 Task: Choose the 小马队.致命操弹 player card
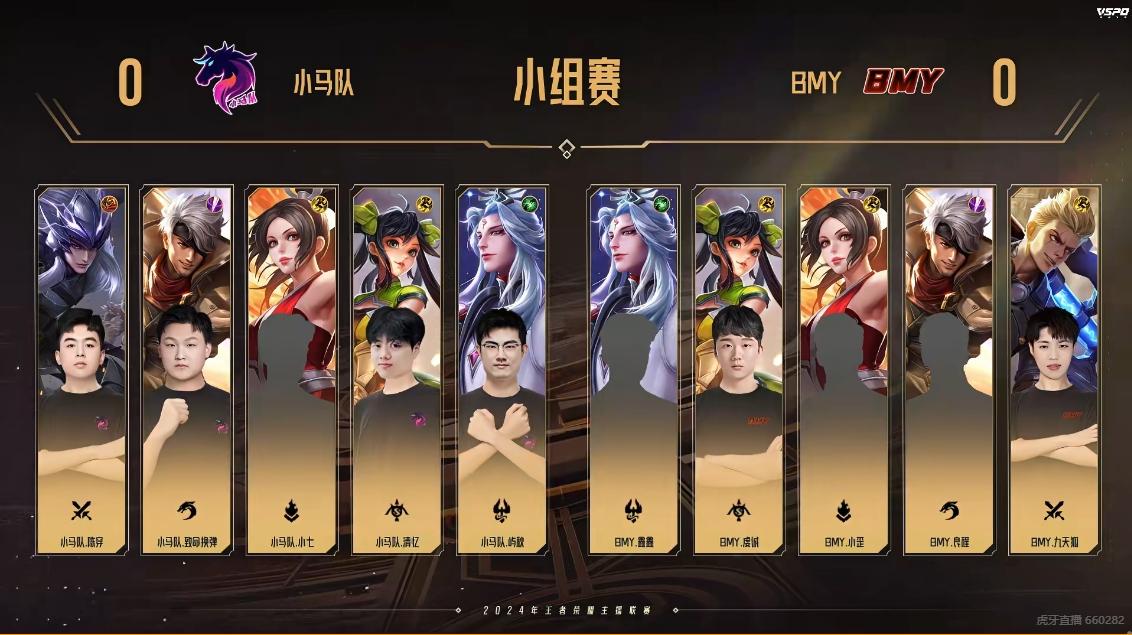(x=187, y=370)
